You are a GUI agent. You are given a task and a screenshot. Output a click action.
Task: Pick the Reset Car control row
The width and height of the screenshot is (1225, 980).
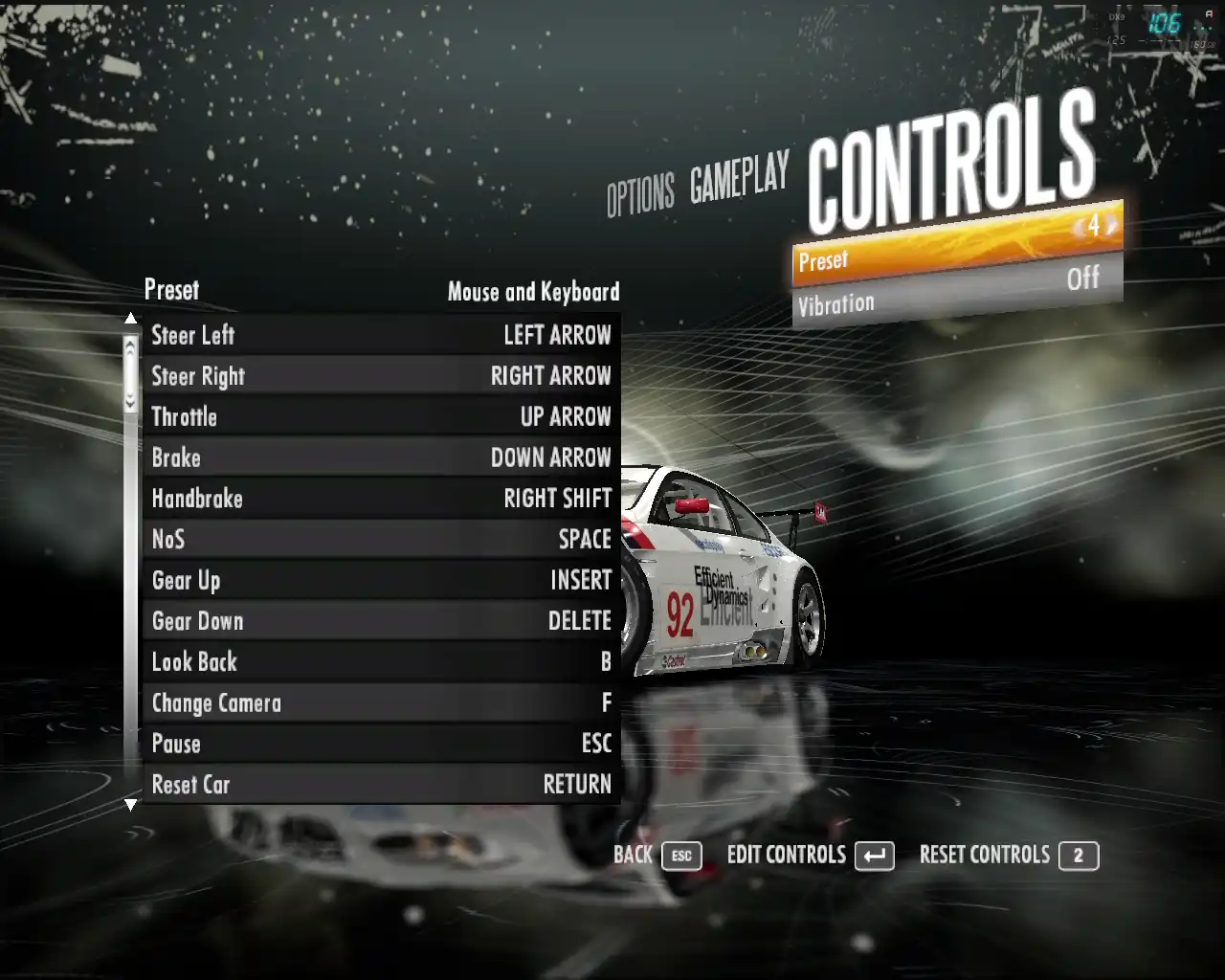[381, 785]
